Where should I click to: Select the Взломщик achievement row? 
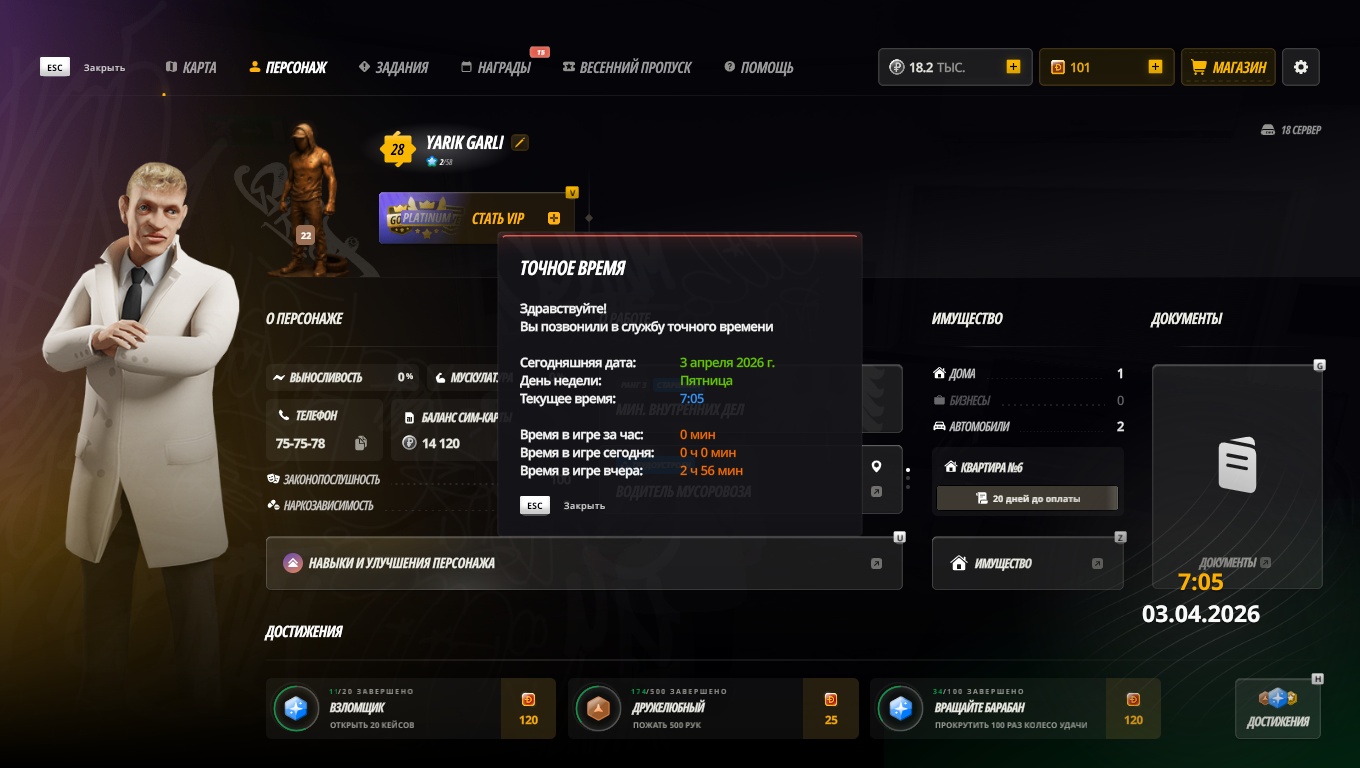410,709
